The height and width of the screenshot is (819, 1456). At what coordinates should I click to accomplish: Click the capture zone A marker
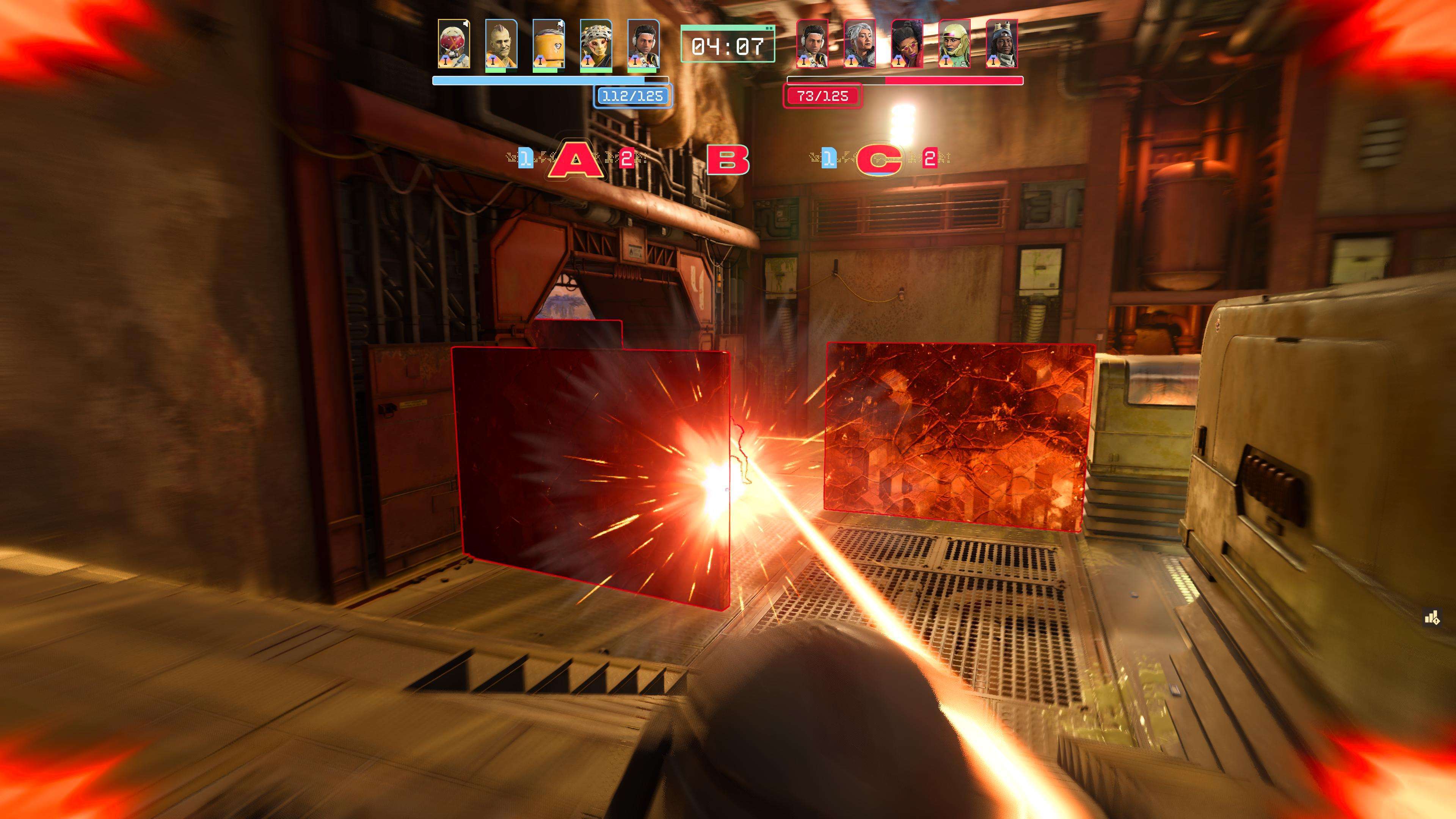coord(576,159)
